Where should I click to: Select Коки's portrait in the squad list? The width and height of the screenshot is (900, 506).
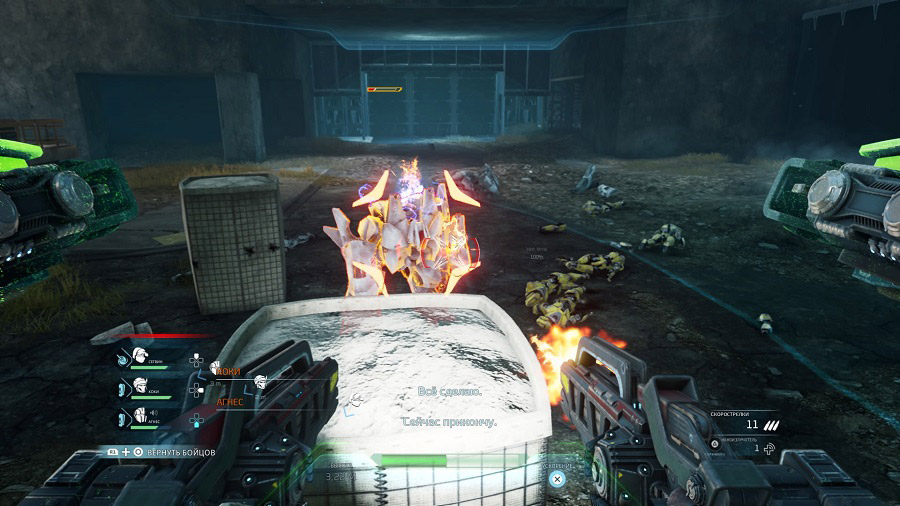[141, 387]
